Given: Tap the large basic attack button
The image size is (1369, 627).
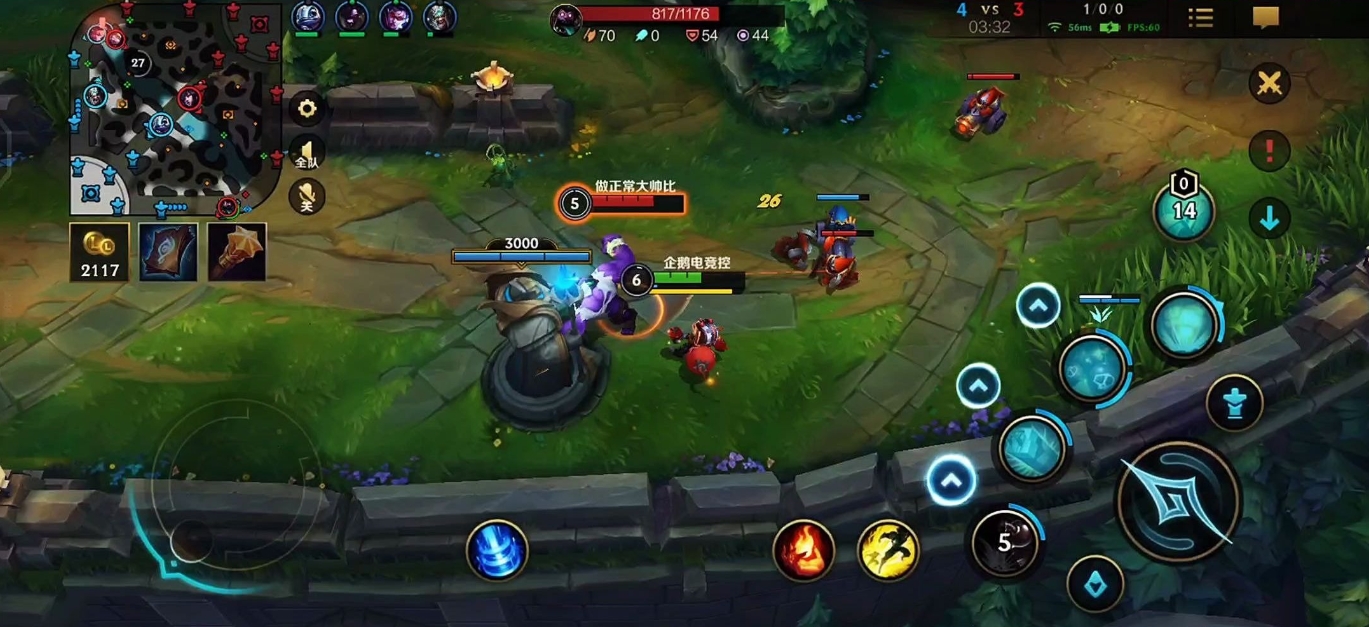Looking at the screenshot, I should pyautogui.click(x=1178, y=500).
